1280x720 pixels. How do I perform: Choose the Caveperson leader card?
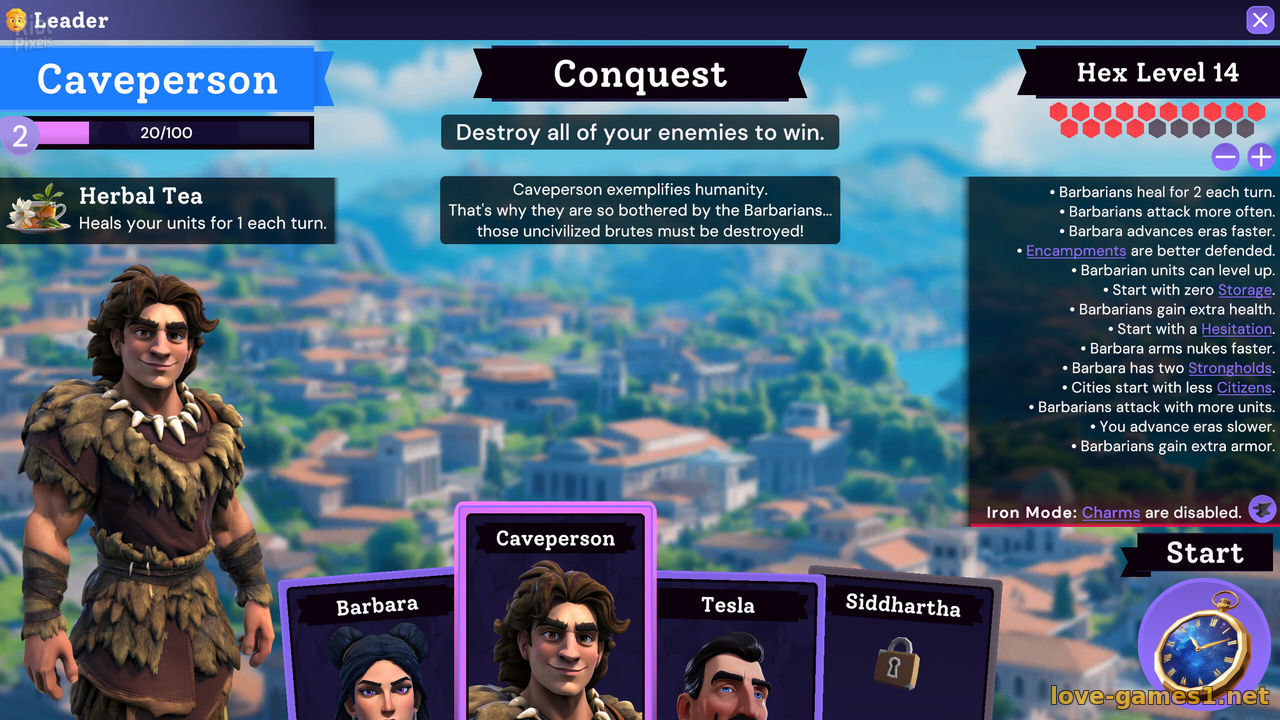555,620
